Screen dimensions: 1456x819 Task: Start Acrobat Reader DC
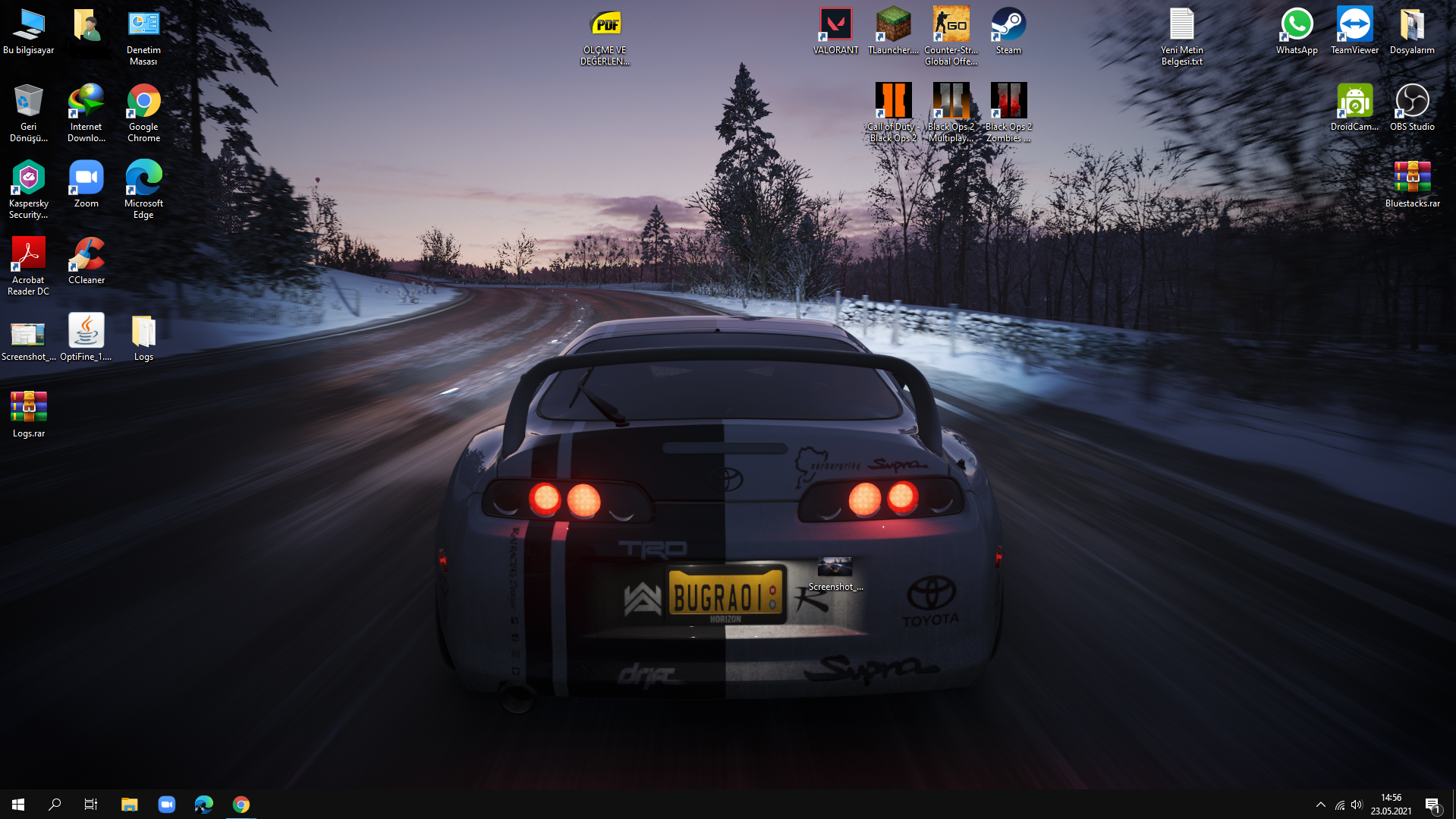click(x=27, y=254)
